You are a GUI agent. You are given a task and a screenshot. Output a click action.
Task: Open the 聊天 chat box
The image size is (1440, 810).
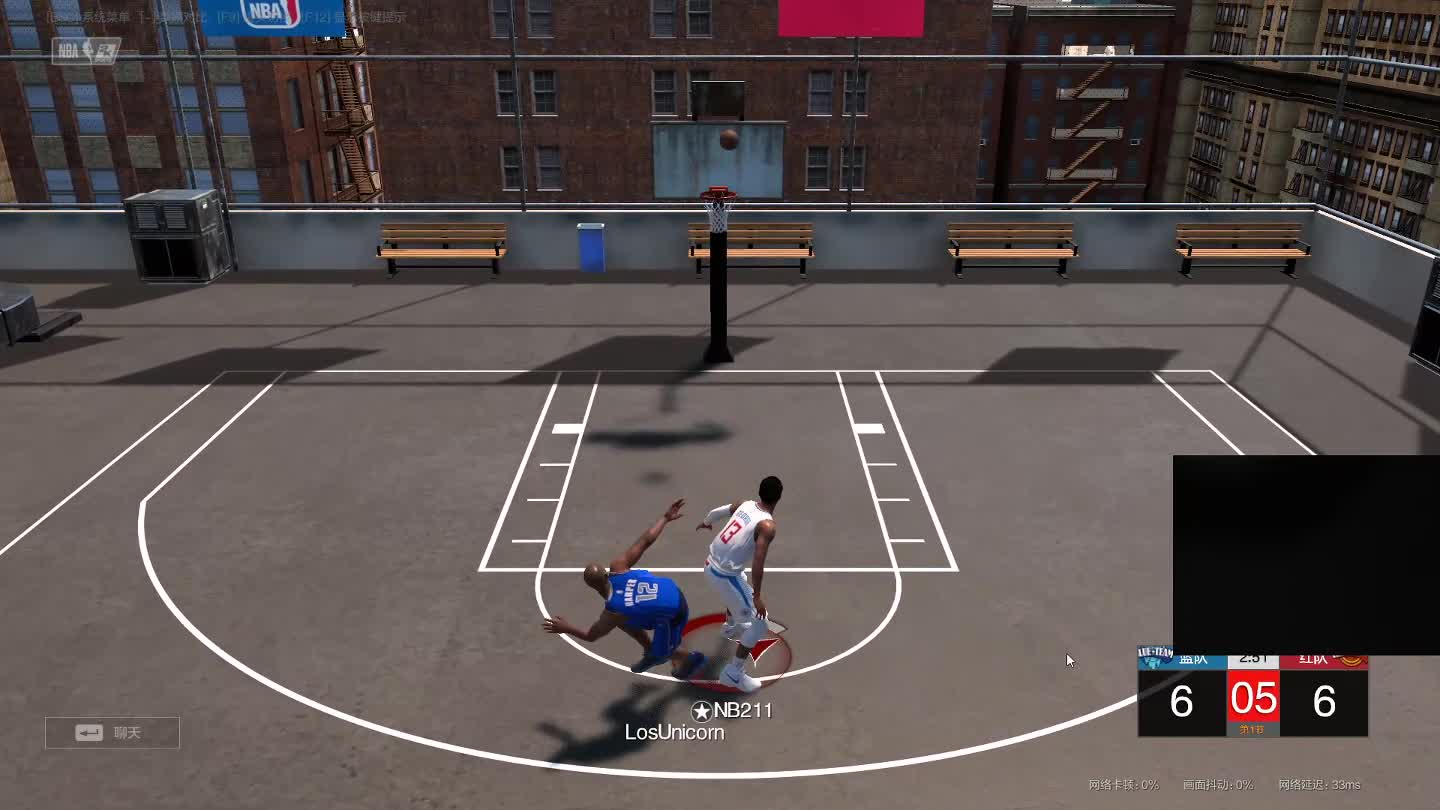click(112, 733)
